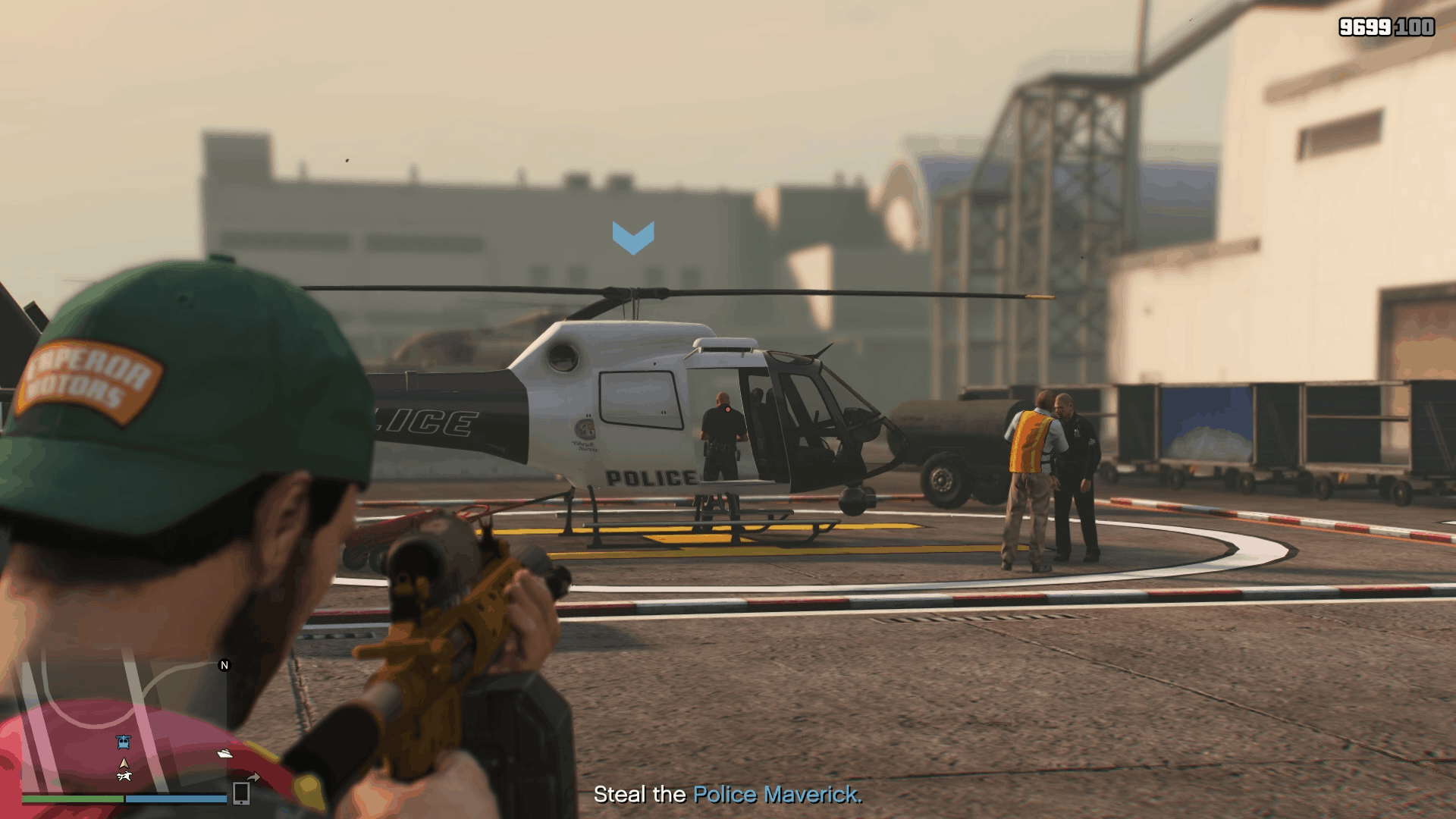This screenshot has height=819, width=1456.
Task: Click the blue chevron marker above the helicopter
Action: click(635, 235)
